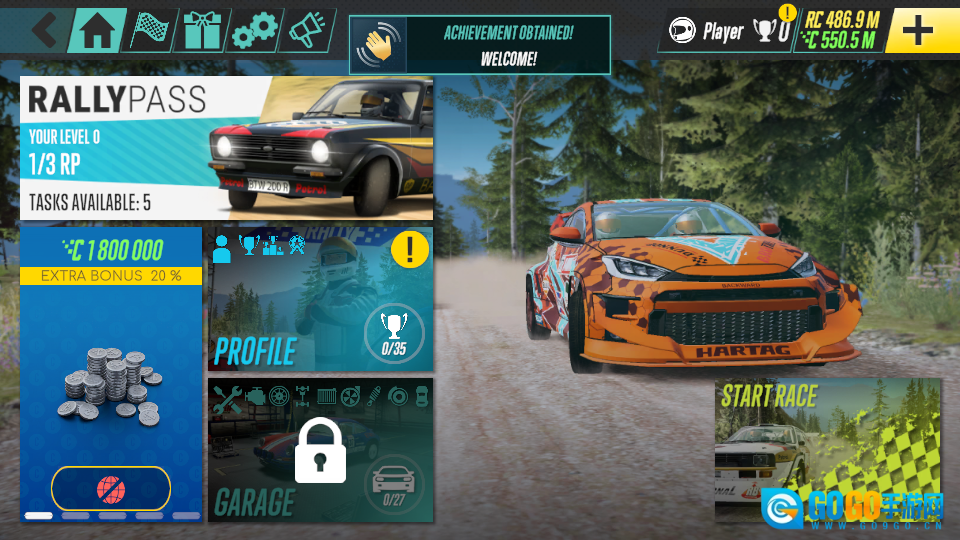The height and width of the screenshot is (540, 960).
Task: Open the checkered flags race tab
Action: (149, 31)
